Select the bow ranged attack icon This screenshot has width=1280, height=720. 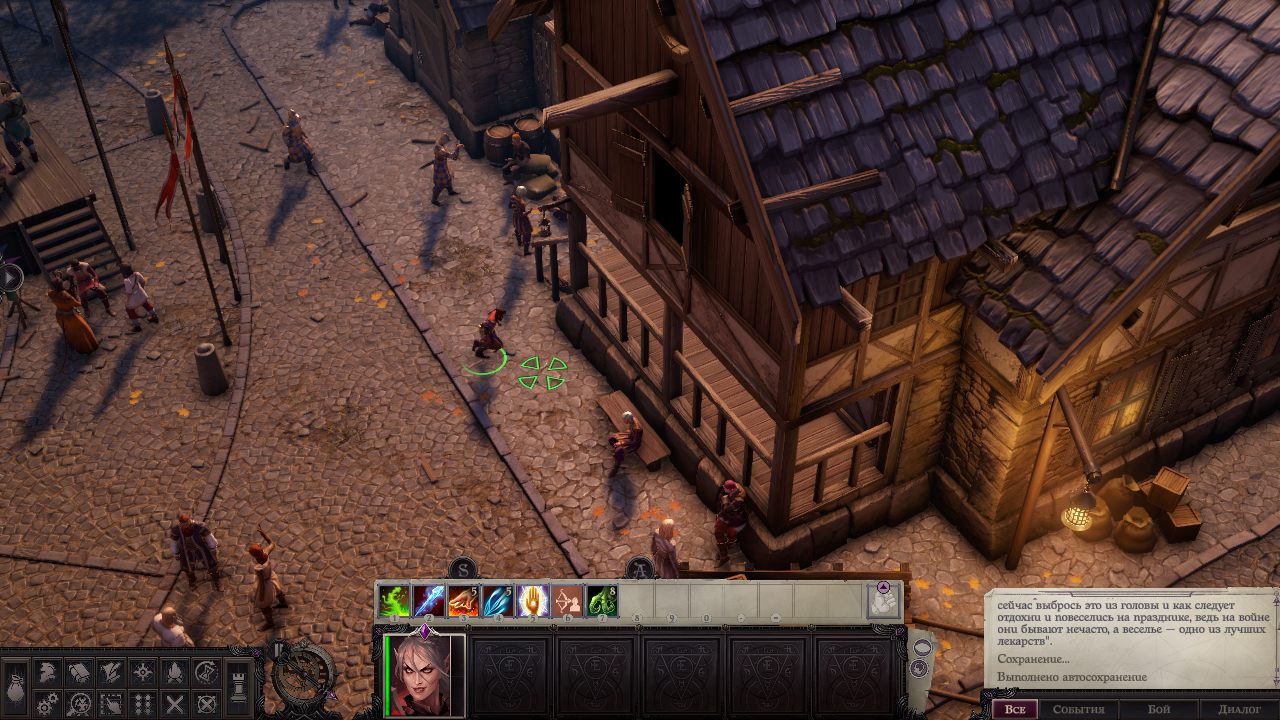[x=567, y=601]
